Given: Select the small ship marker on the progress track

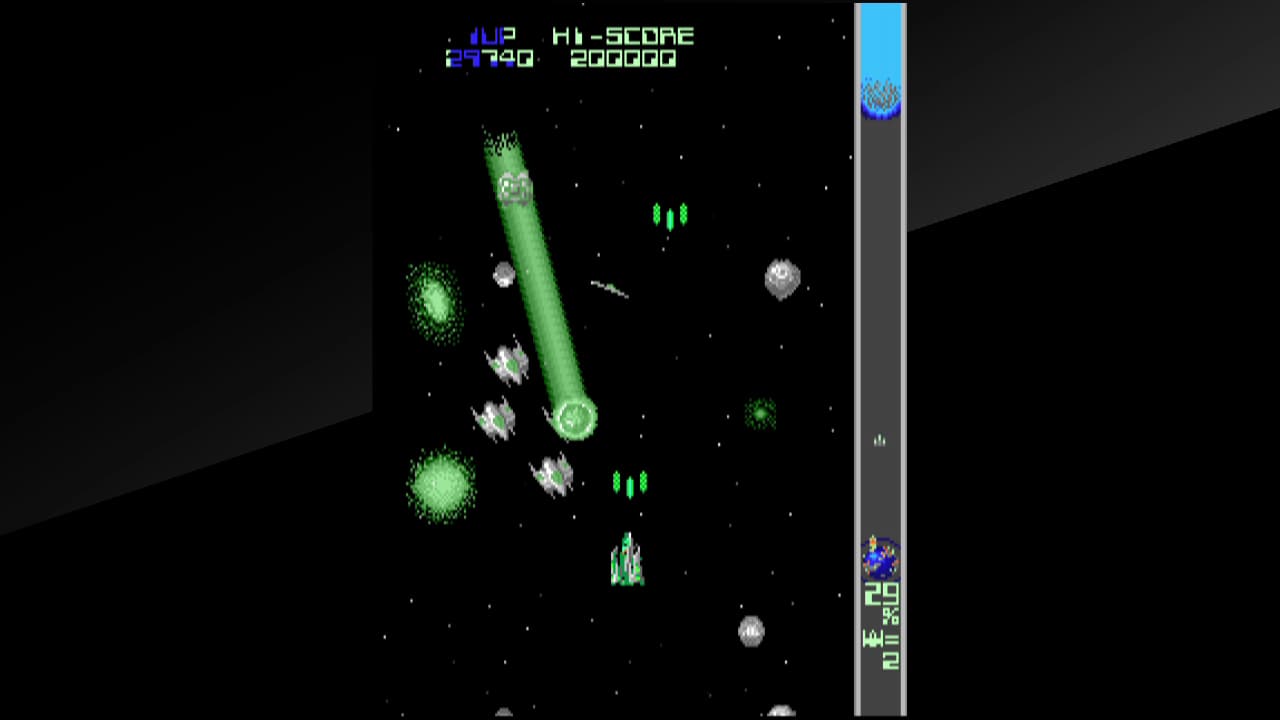Looking at the screenshot, I should point(880,440).
